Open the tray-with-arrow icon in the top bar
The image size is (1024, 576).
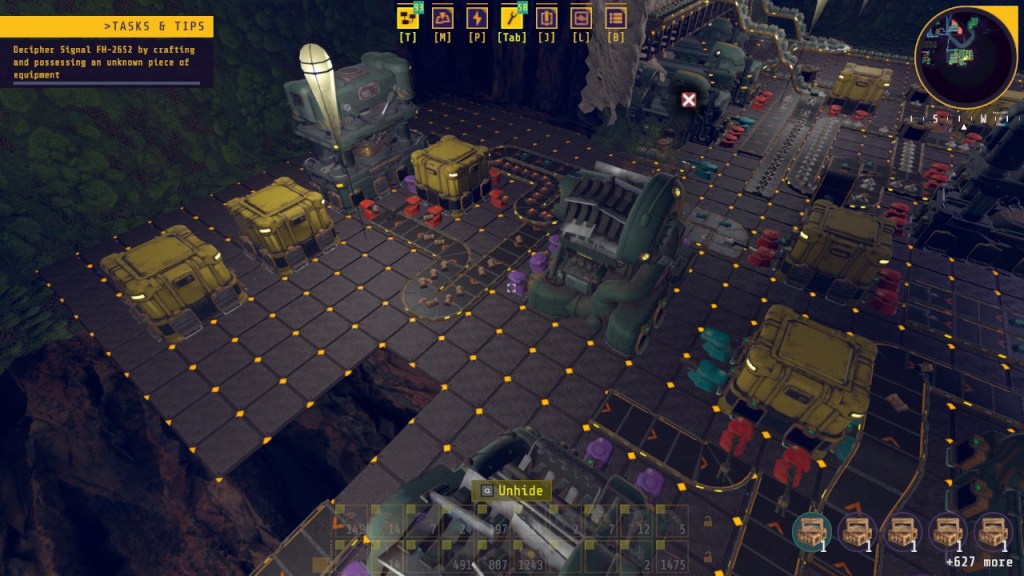[442, 18]
